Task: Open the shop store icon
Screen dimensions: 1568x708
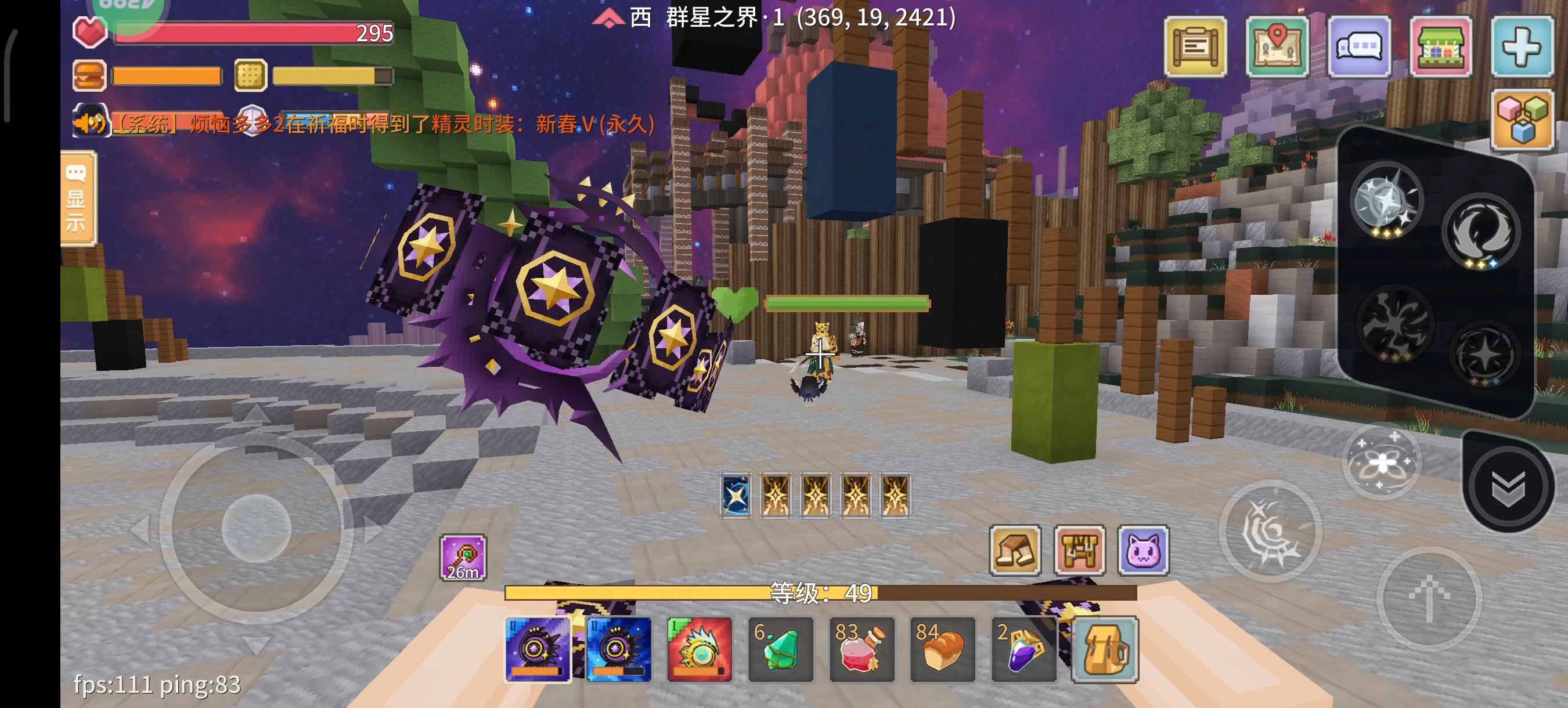Action: point(1440,47)
